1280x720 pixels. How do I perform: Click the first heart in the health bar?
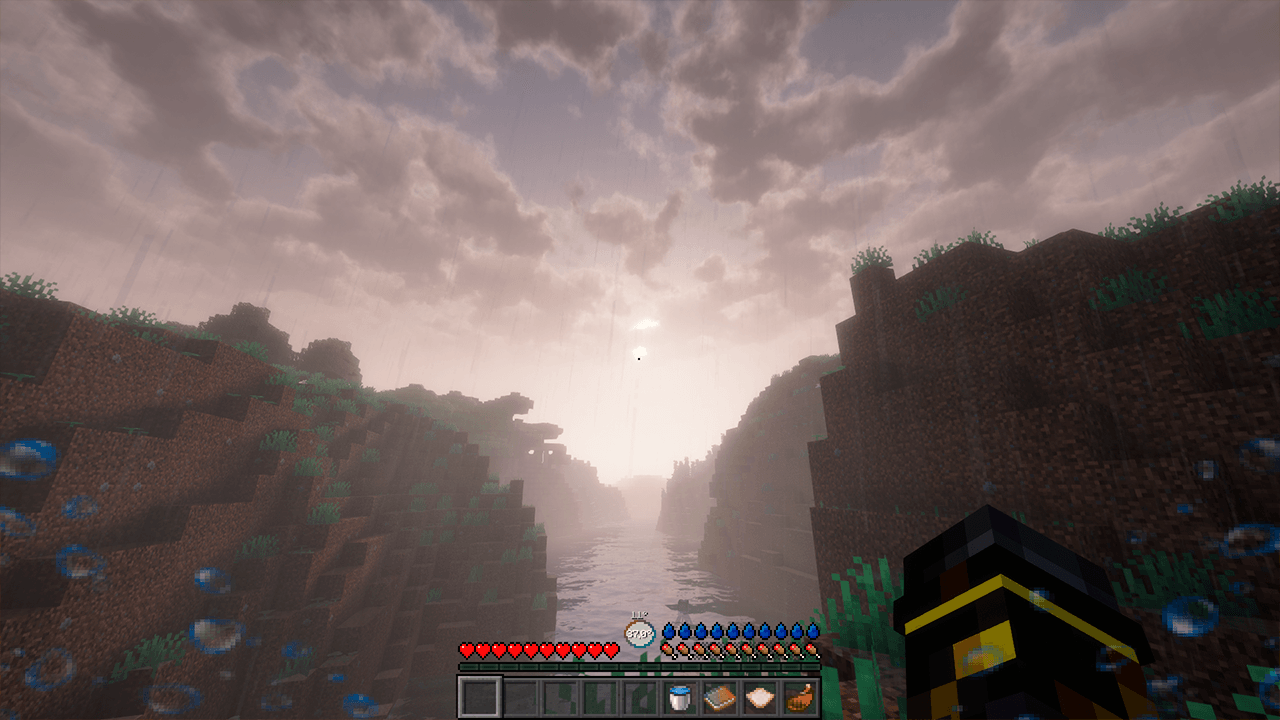coord(466,649)
